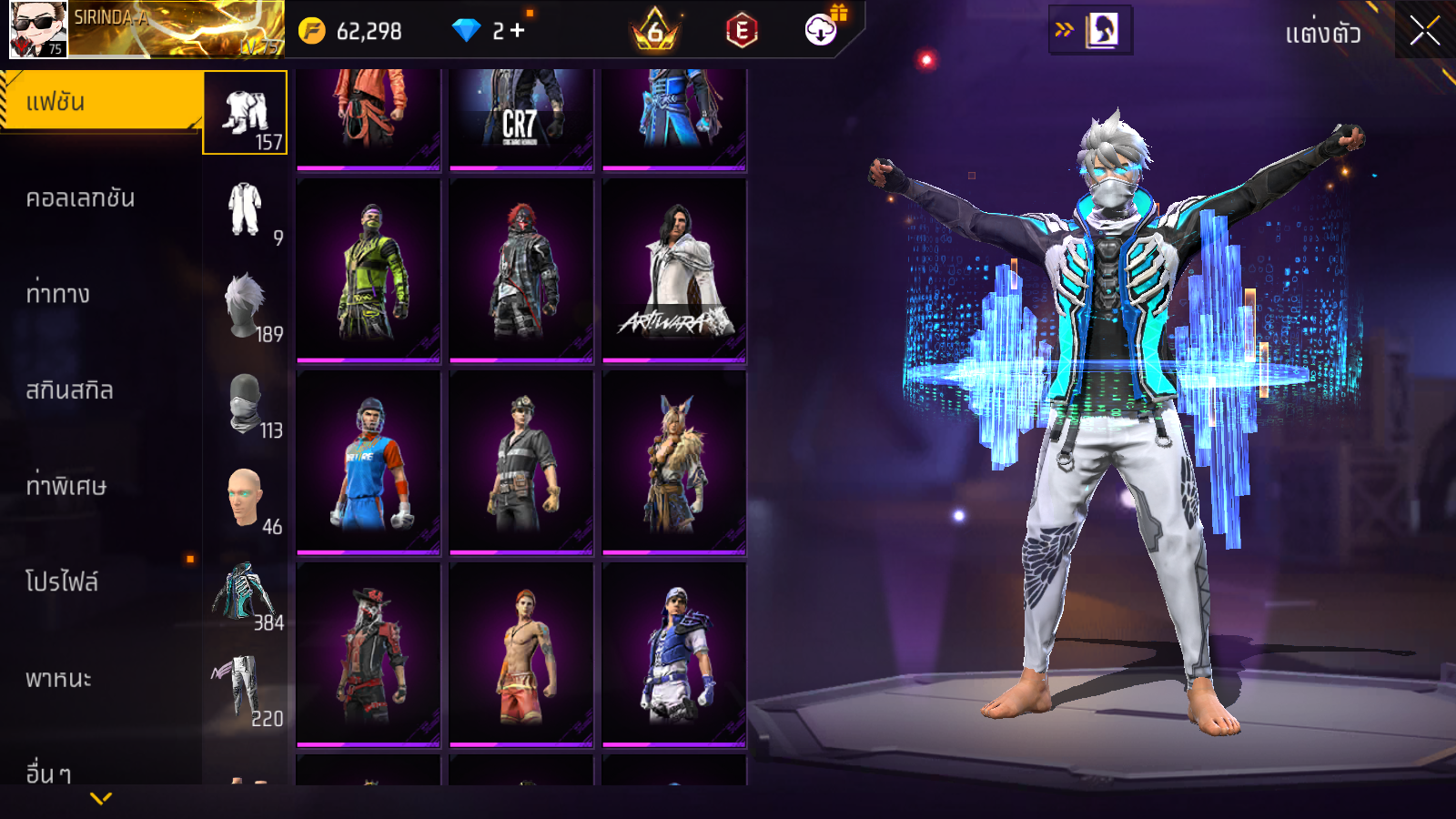This screenshot has height=819, width=1456.
Task: Choose the outfit bundles category with 157 items
Action: coord(245,113)
